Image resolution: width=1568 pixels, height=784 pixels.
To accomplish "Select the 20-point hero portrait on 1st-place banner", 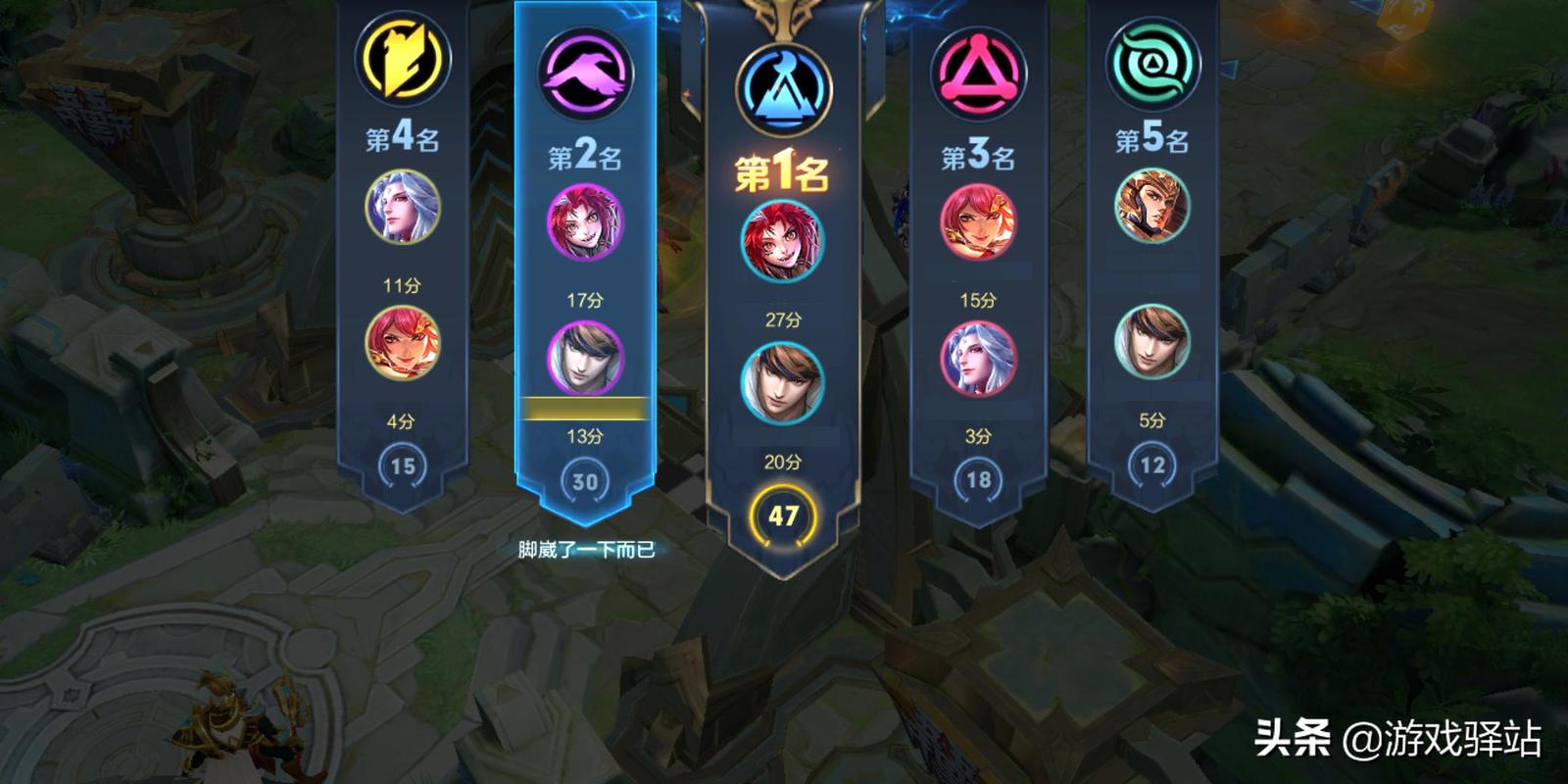I will pos(782,382).
